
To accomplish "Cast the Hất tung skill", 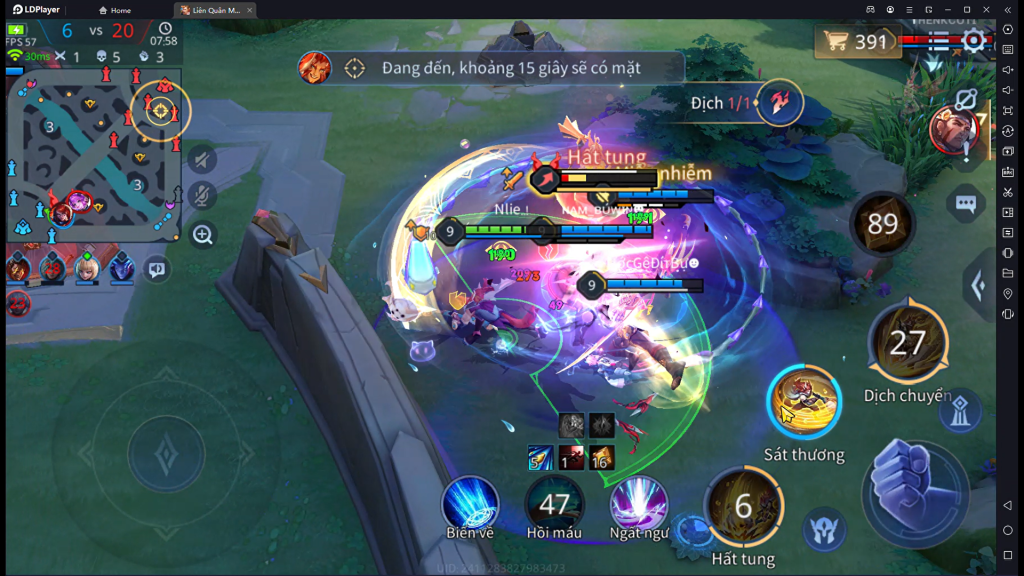I will click(743, 507).
